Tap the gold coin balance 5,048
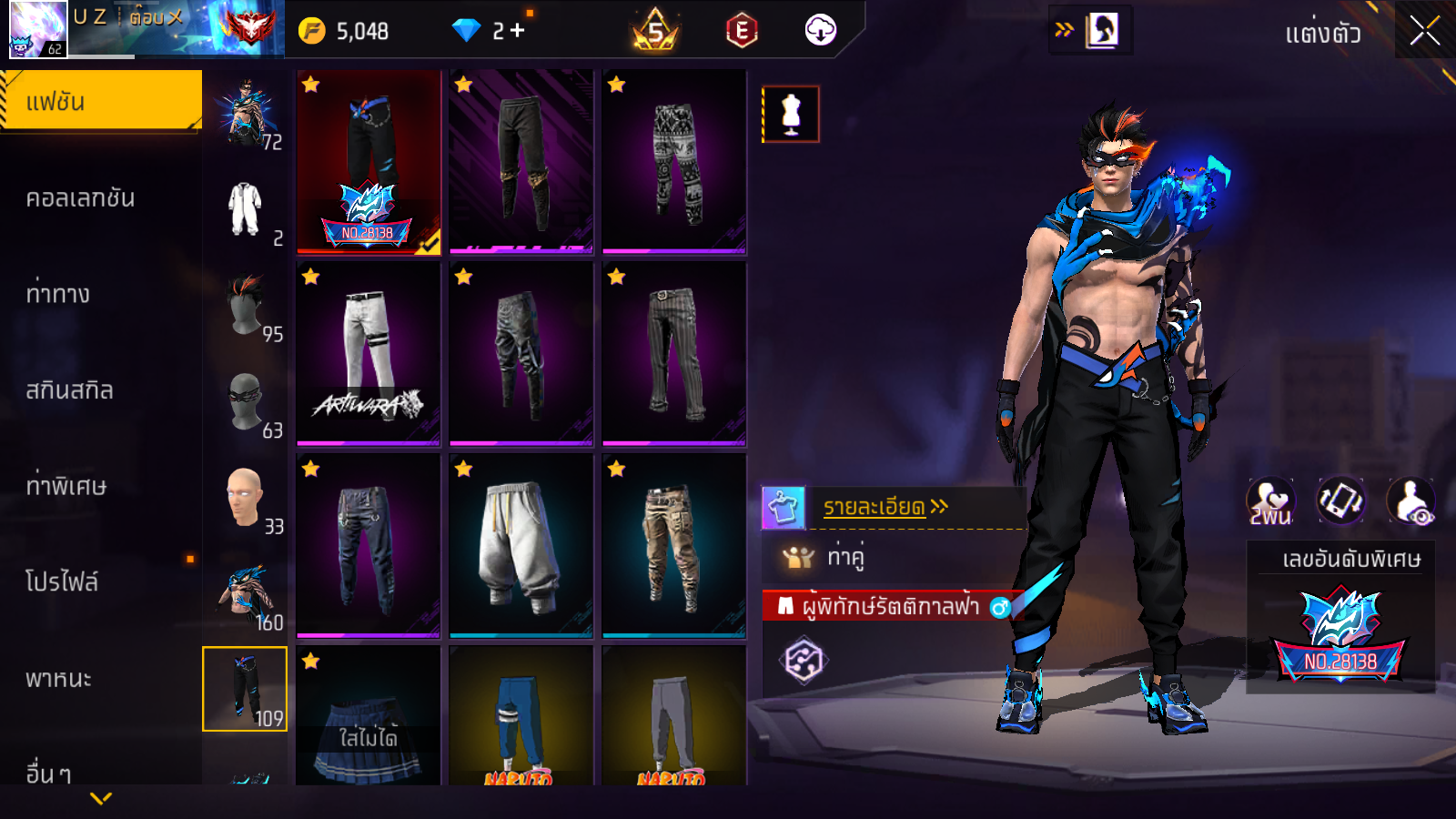The height and width of the screenshot is (819, 1456). pyautogui.click(x=346, y=31)
